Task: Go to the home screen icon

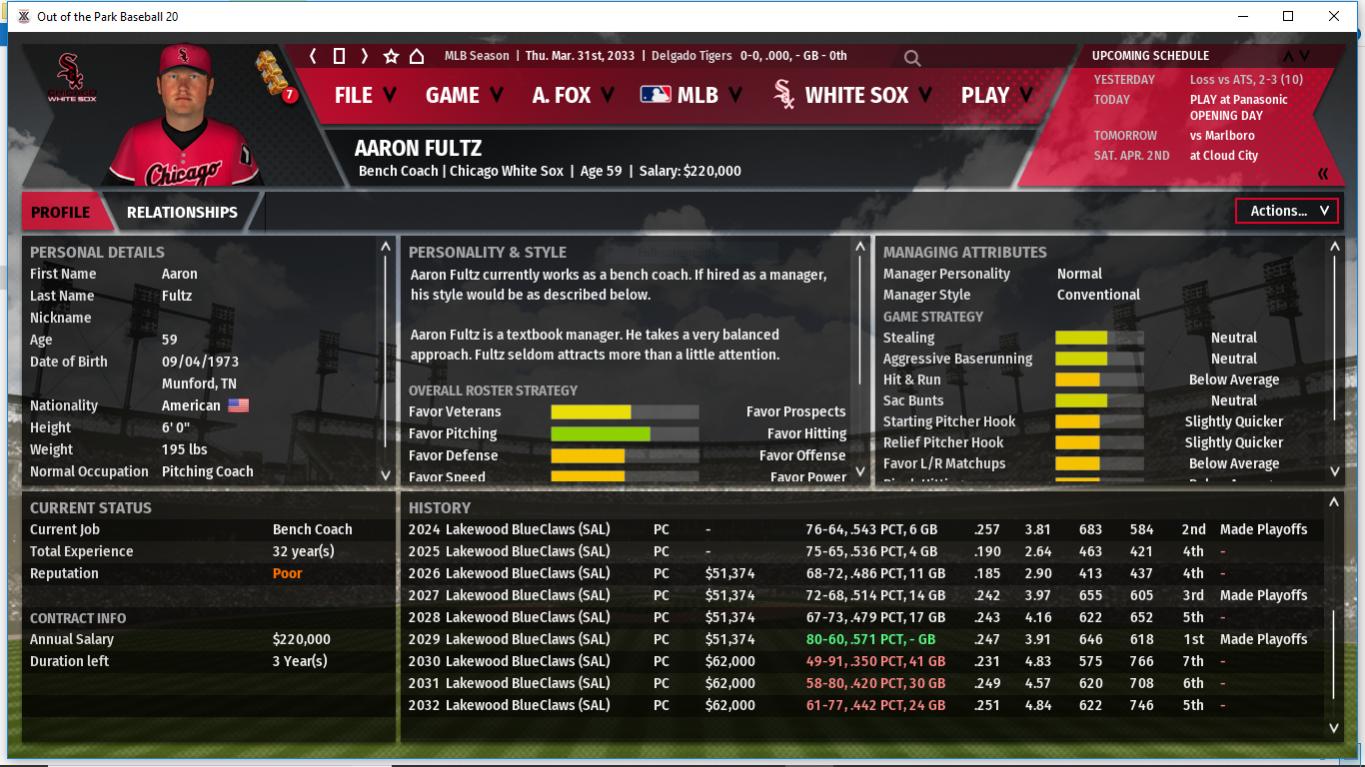Action: coord(417,56)
